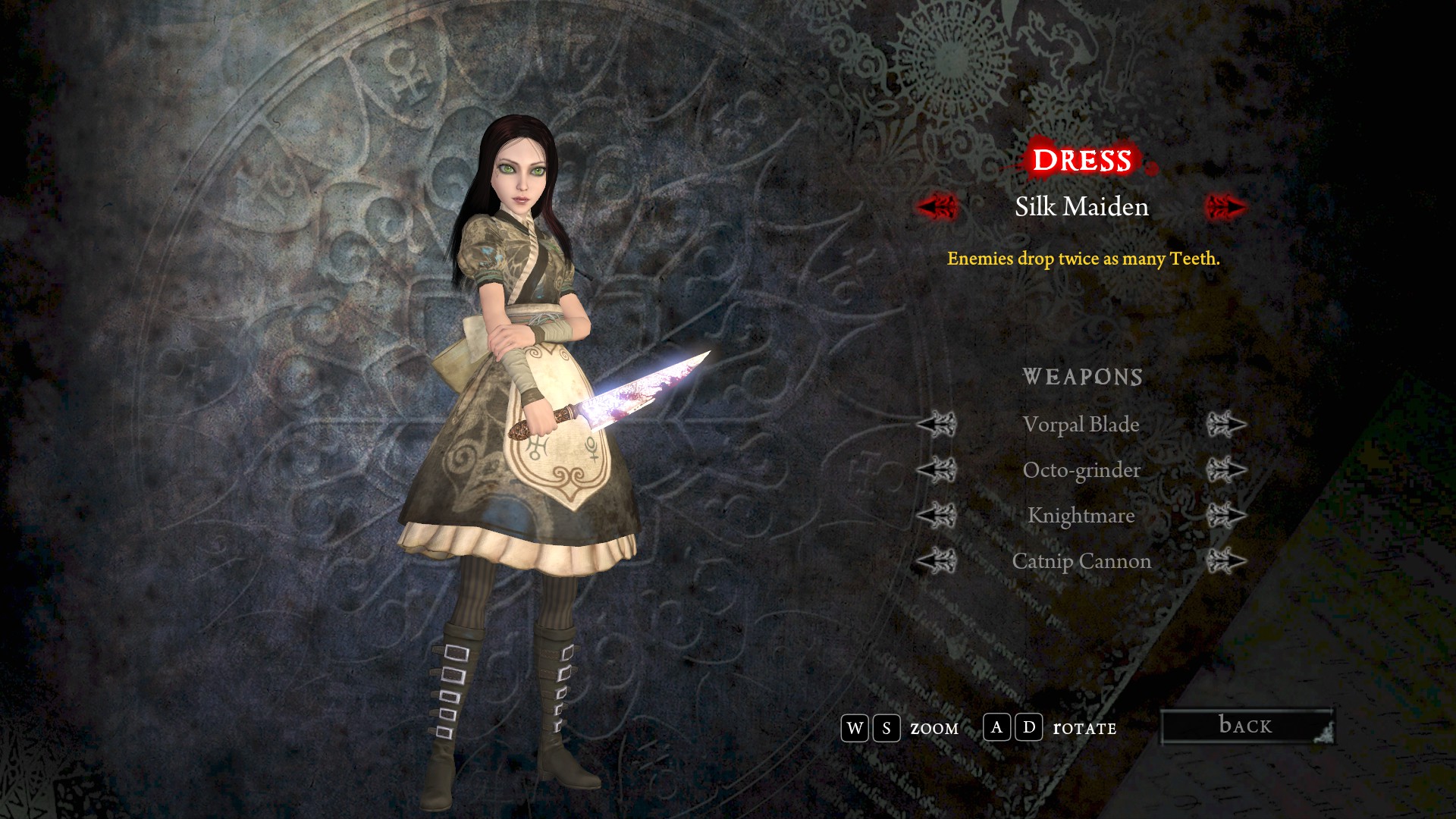Cycle Vorpal Blade skin with its left arrow
Viewport: 1456px width, 819px height.
937,425
